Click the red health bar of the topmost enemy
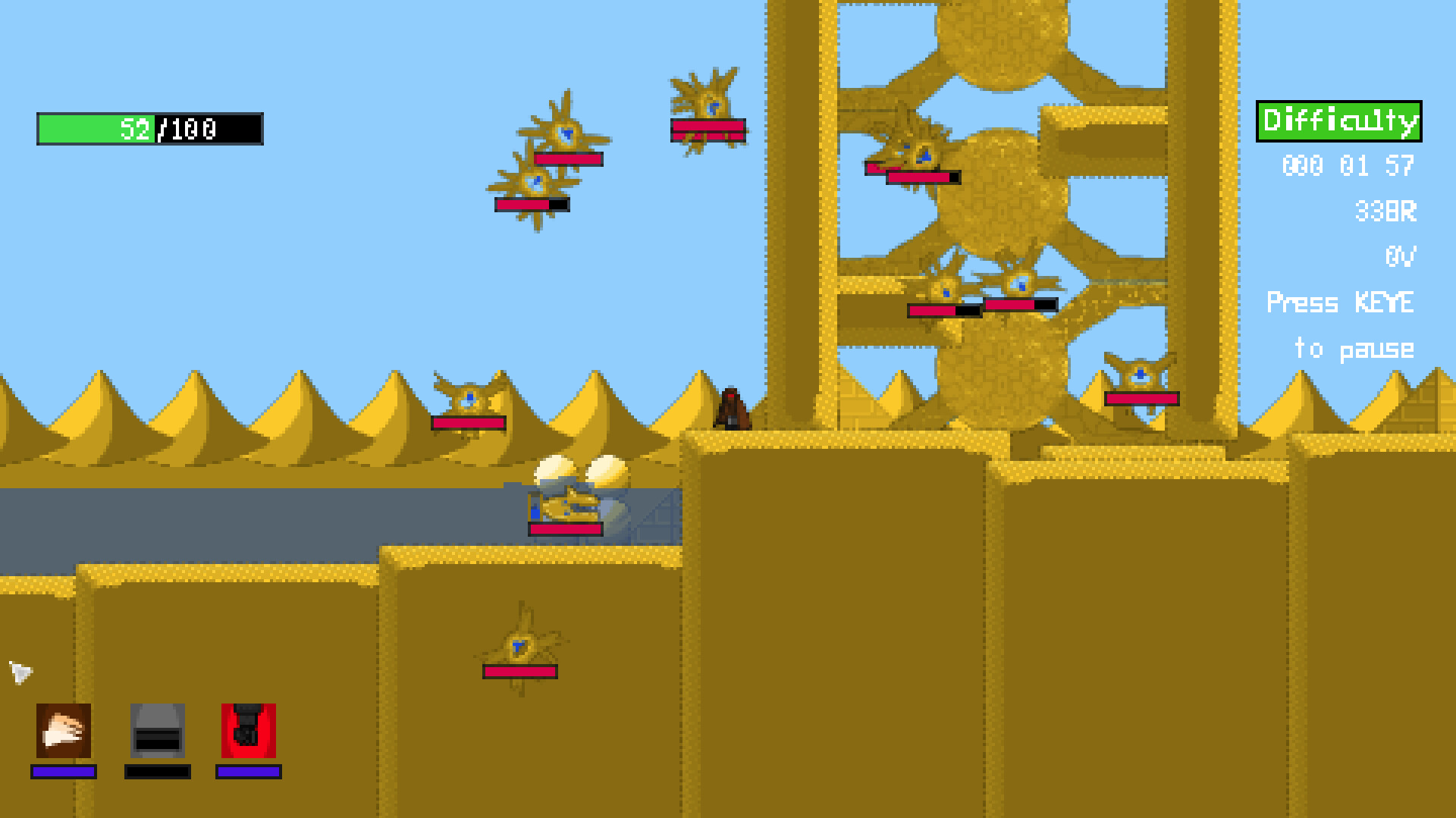This screenshot has width=1456, height=818. point(707,129)
